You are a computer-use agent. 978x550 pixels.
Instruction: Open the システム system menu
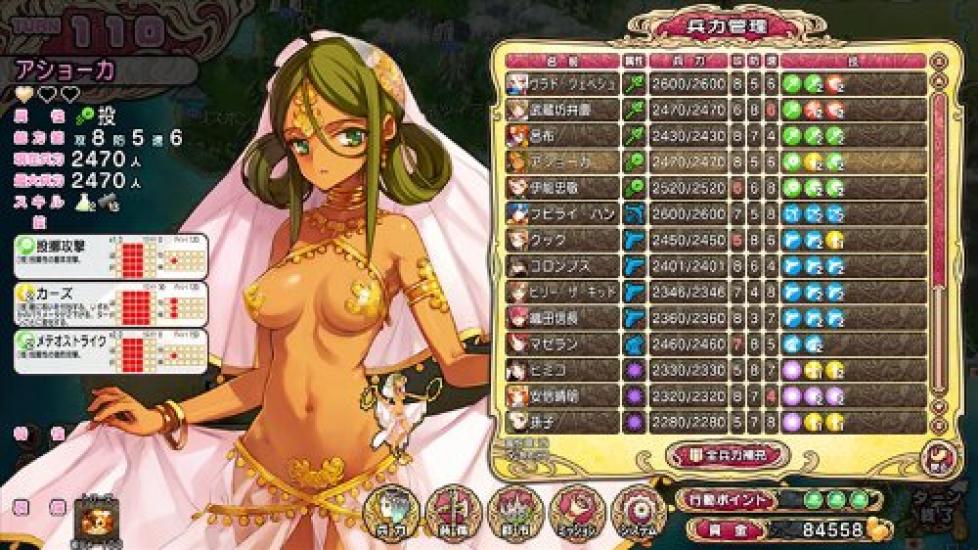coord(637,512)
